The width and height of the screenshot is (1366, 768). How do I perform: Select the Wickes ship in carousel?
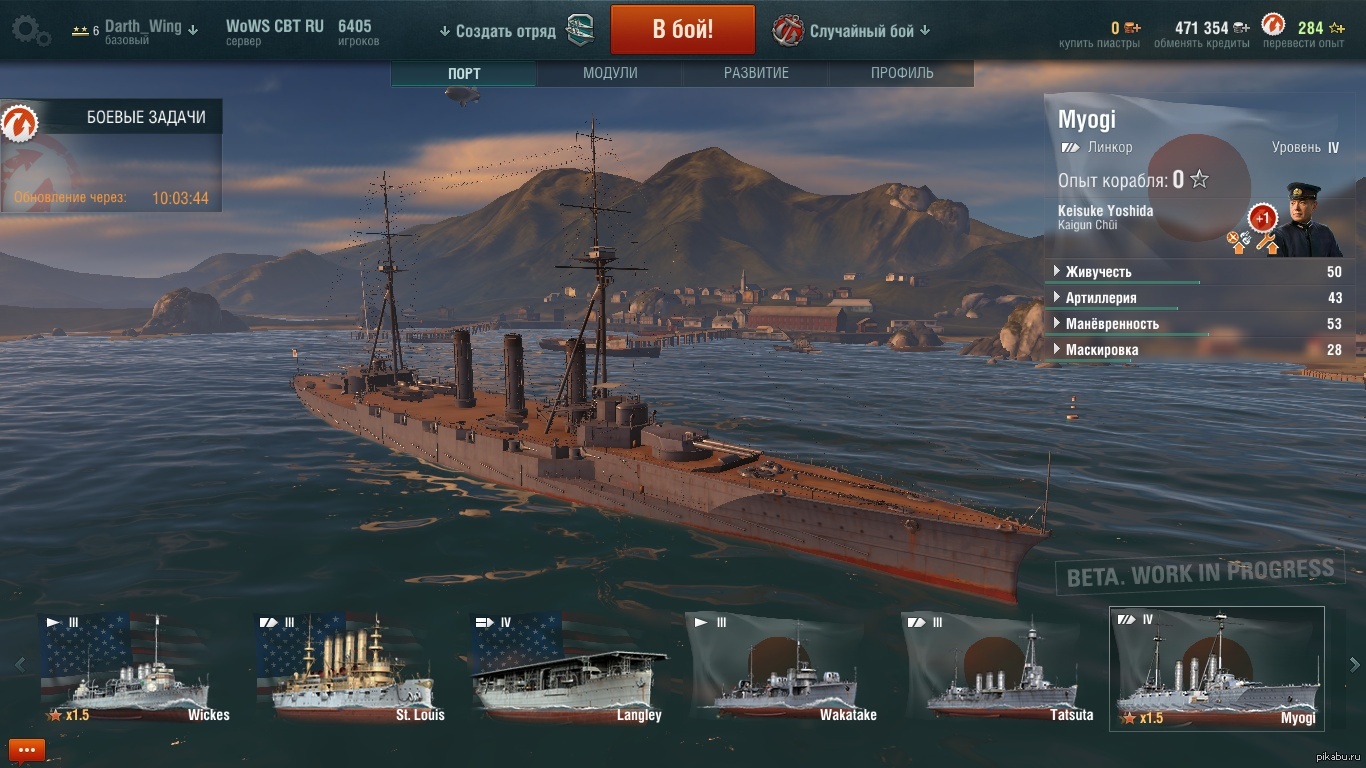click(x=136, y=668)
